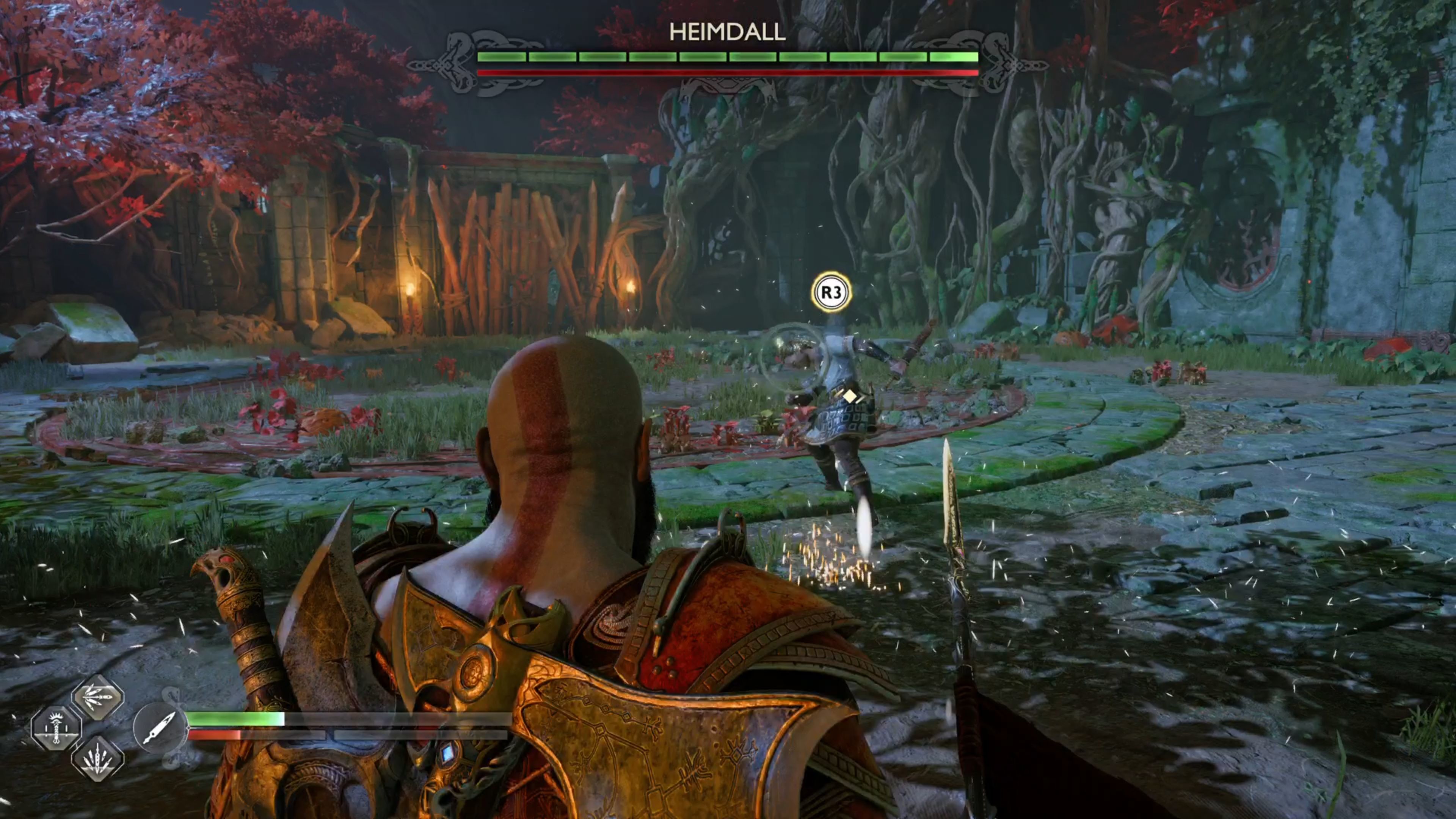
Task: Click the first green segment of Heimdall's health
Action: (x=502, y=57)
